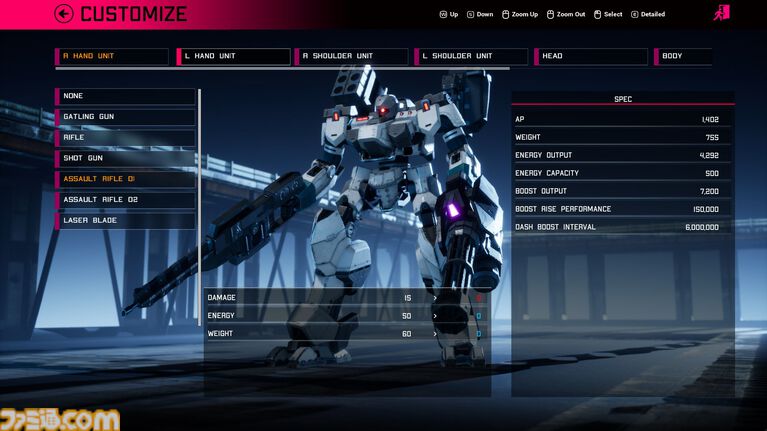Viewport: 767px width, 431px height.
Task: Open the Body parts tab
Action: (684, 56)
